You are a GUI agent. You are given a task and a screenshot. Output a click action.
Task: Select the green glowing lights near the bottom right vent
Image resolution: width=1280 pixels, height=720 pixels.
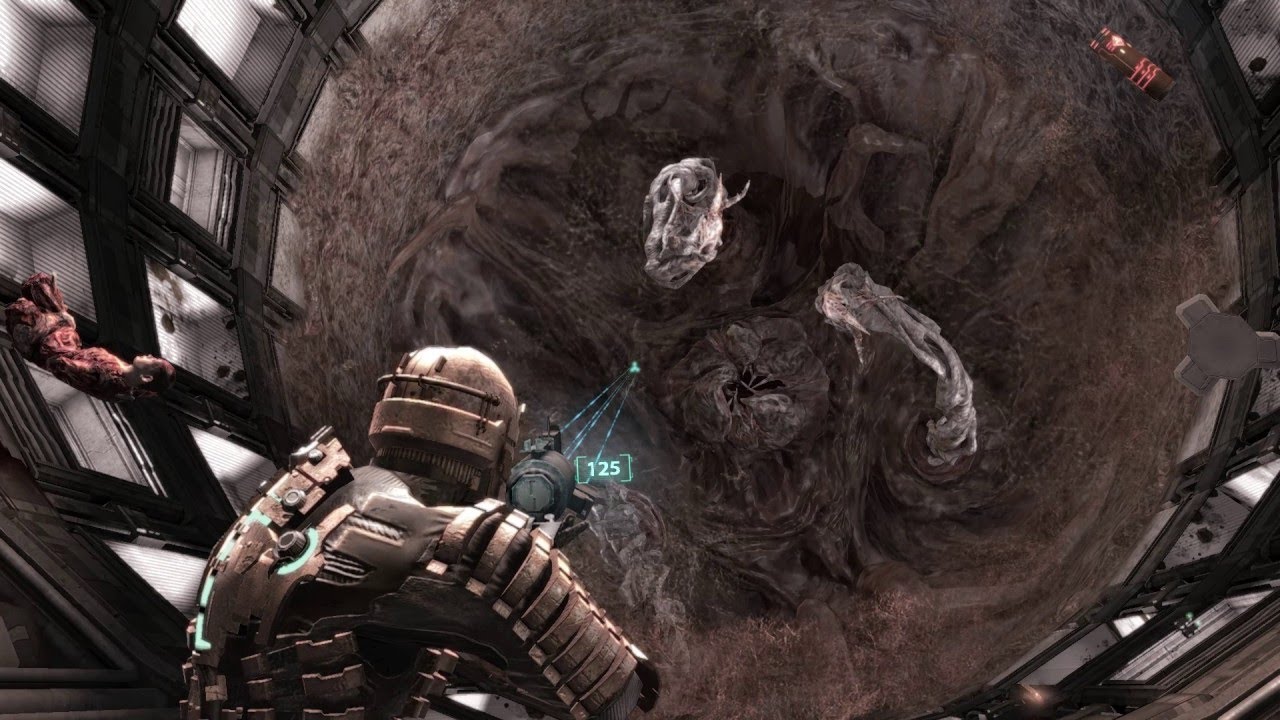pyautogui.click(x=1190, y=620)
